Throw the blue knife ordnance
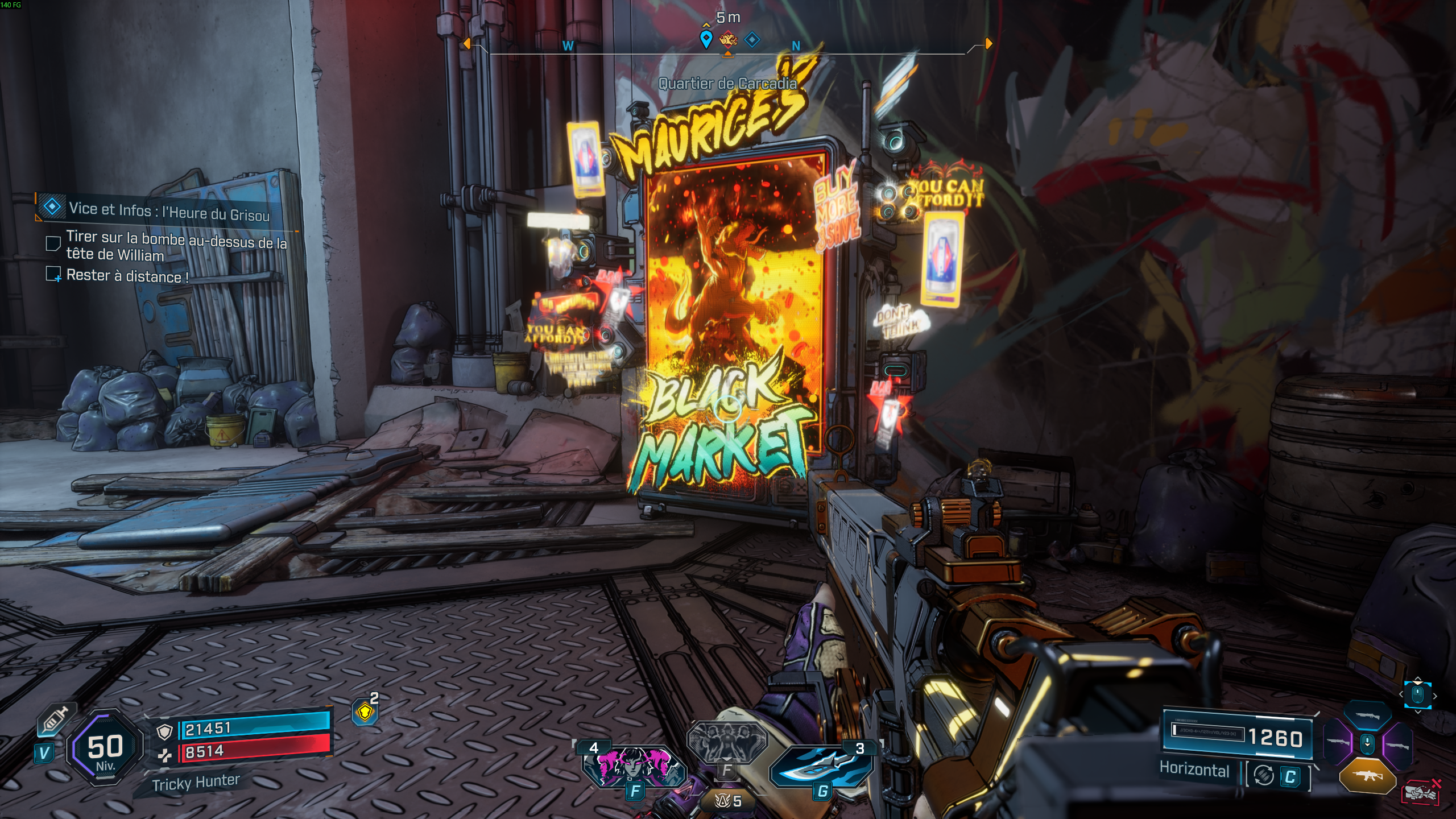 click(x=821, y=767)
